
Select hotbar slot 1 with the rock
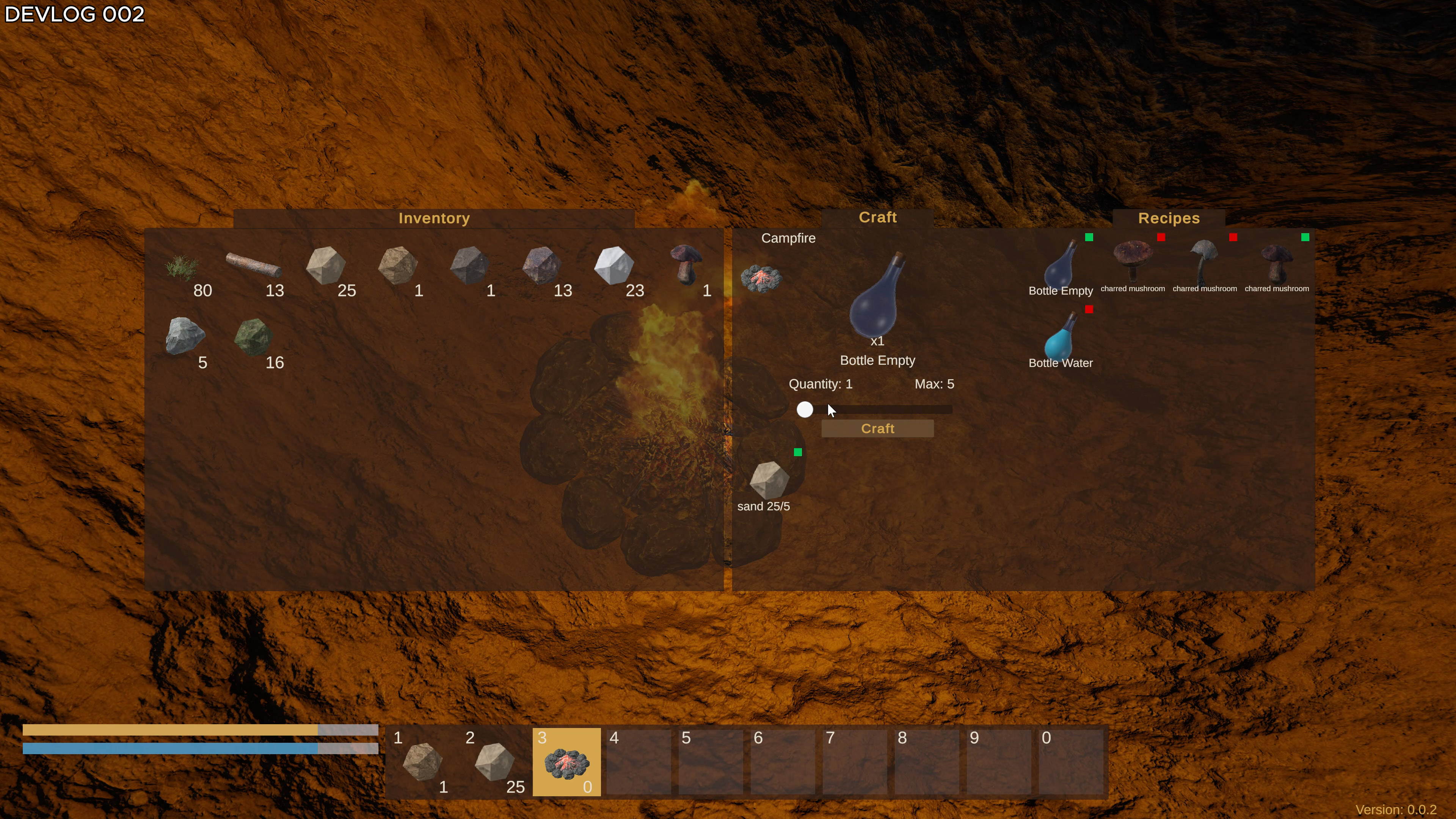pos(422,762)
